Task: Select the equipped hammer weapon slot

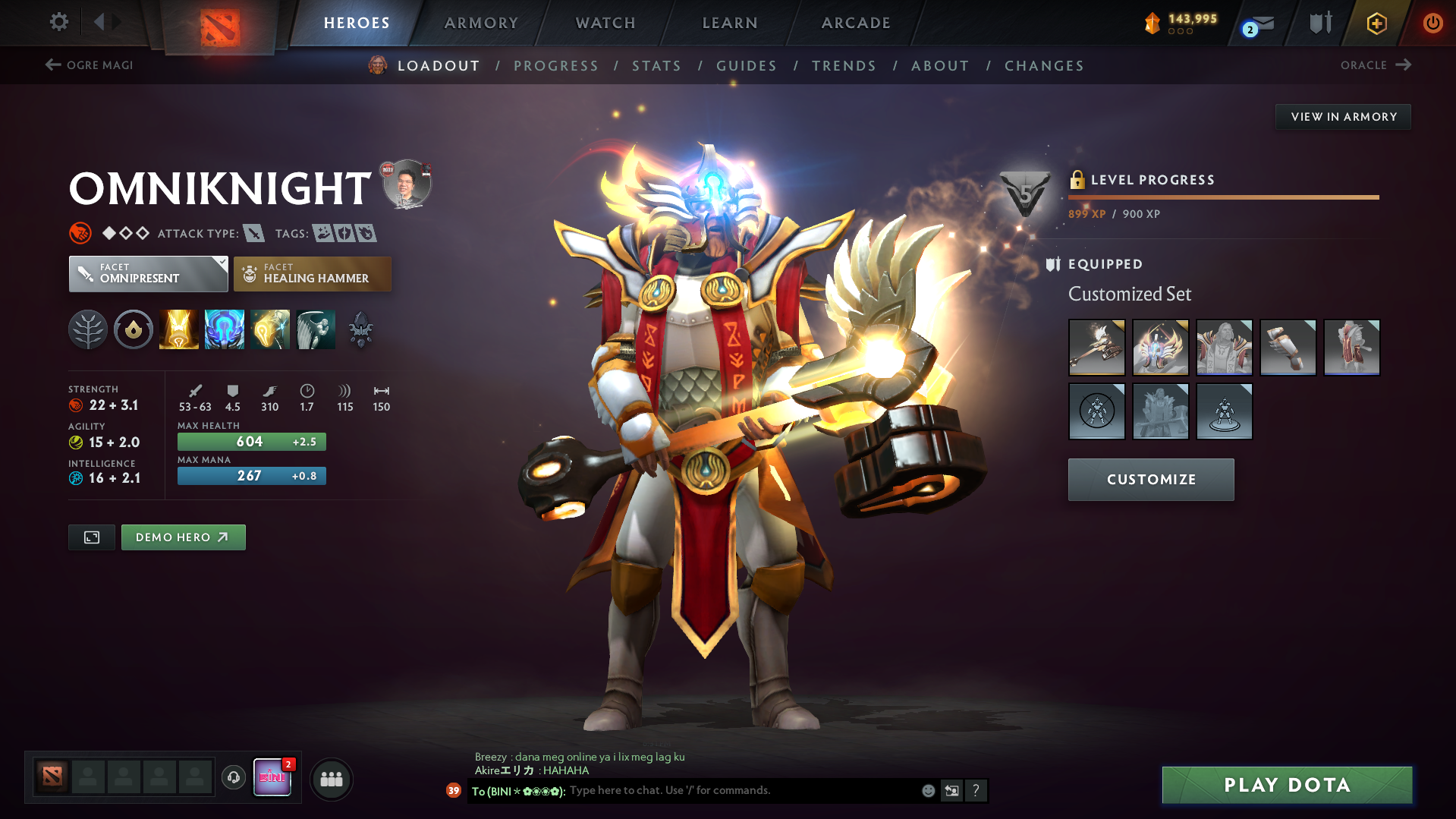Action: [1096, 348]
